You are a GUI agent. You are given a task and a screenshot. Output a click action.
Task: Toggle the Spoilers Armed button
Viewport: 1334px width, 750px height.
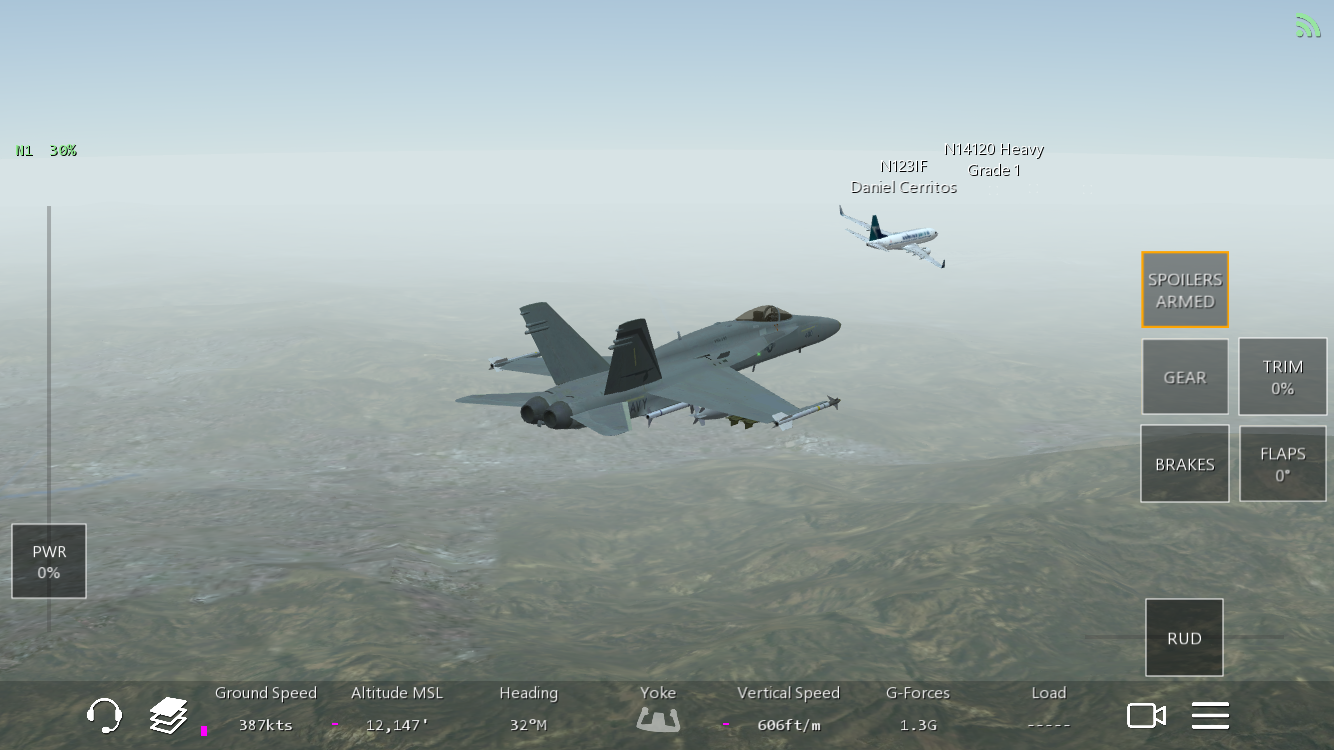(1185, 290)
